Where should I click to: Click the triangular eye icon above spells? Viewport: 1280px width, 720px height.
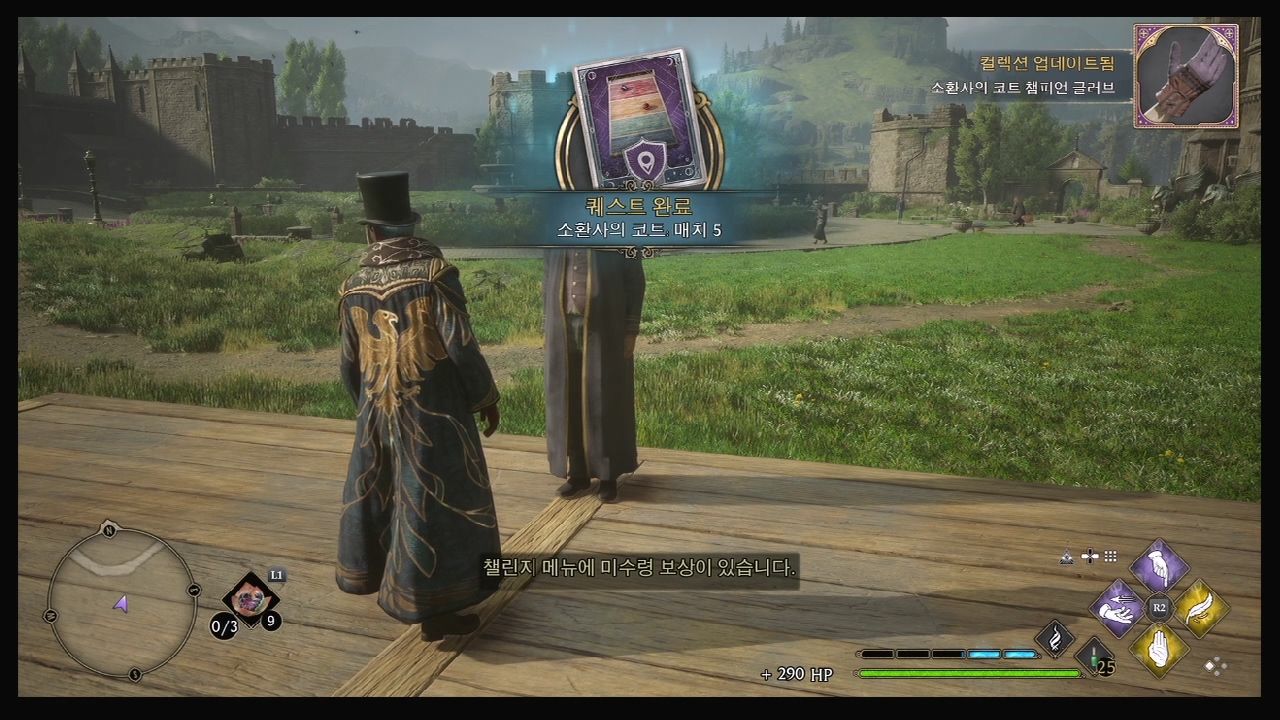click(x=1068, y=556)
